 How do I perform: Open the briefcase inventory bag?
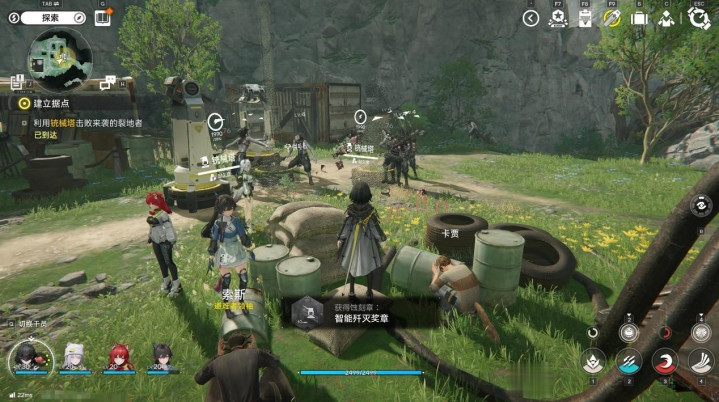tap(638, 18)
